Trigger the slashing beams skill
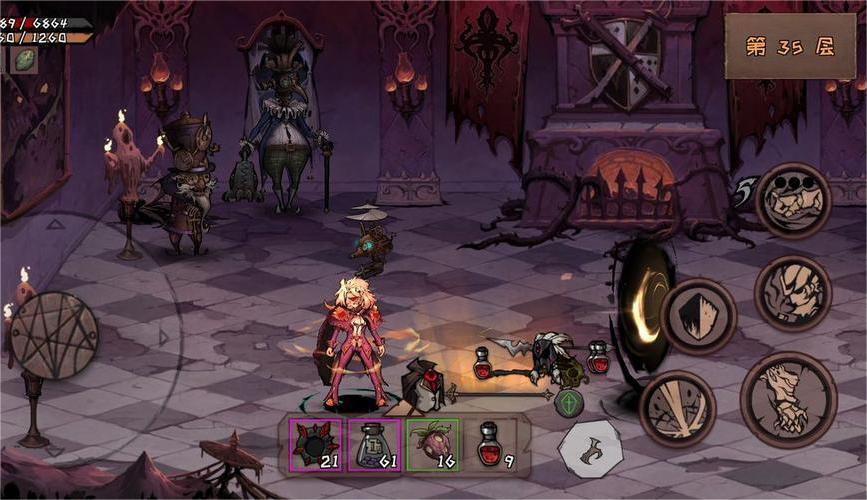Image resolution: width=867 pixels, height=500 pixels. (x=677, y=408)
